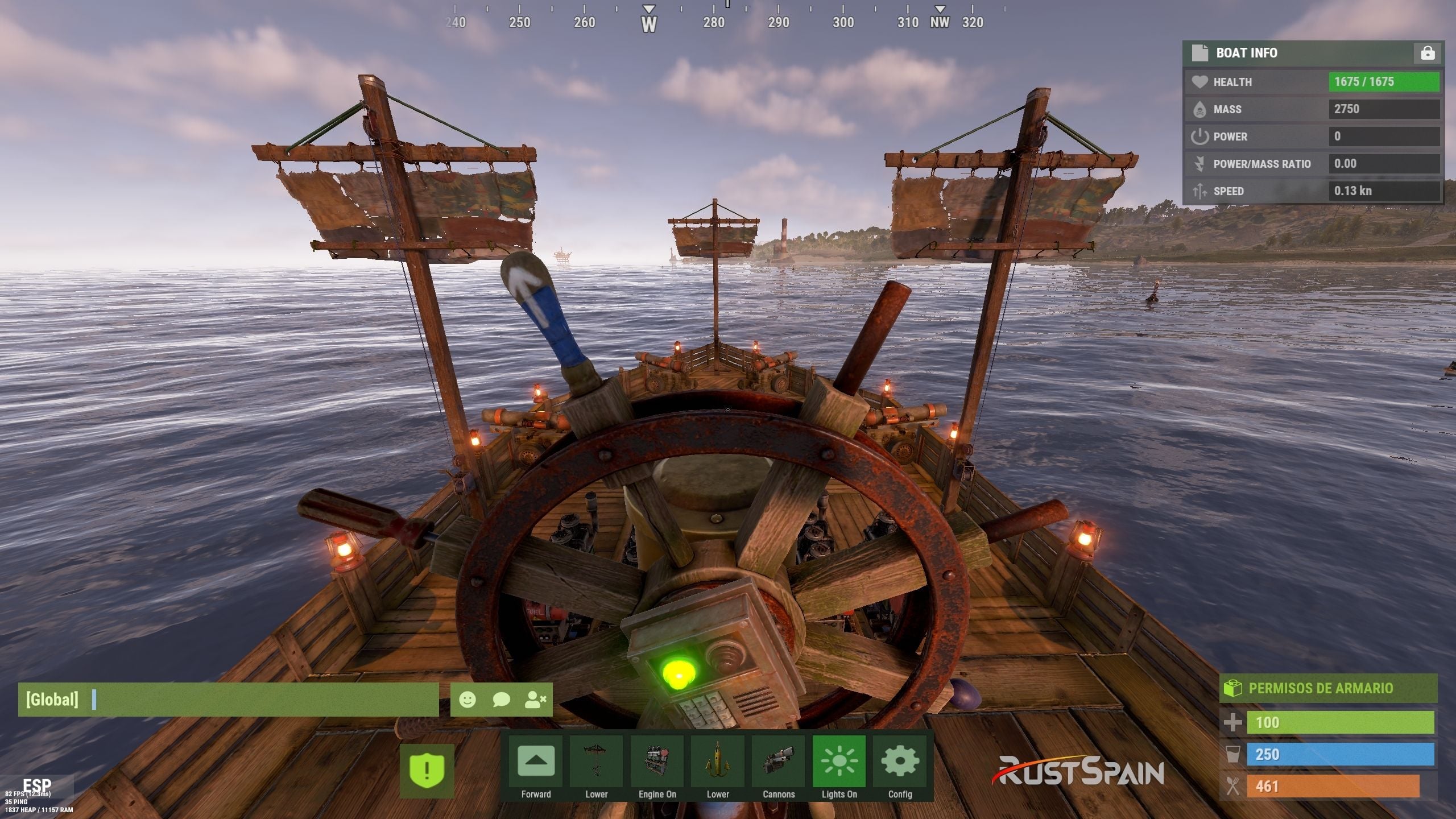This screenshot has width=1456, height=819.
Task: Lower the sails using the sail icon button
Action: click(596, 762)
